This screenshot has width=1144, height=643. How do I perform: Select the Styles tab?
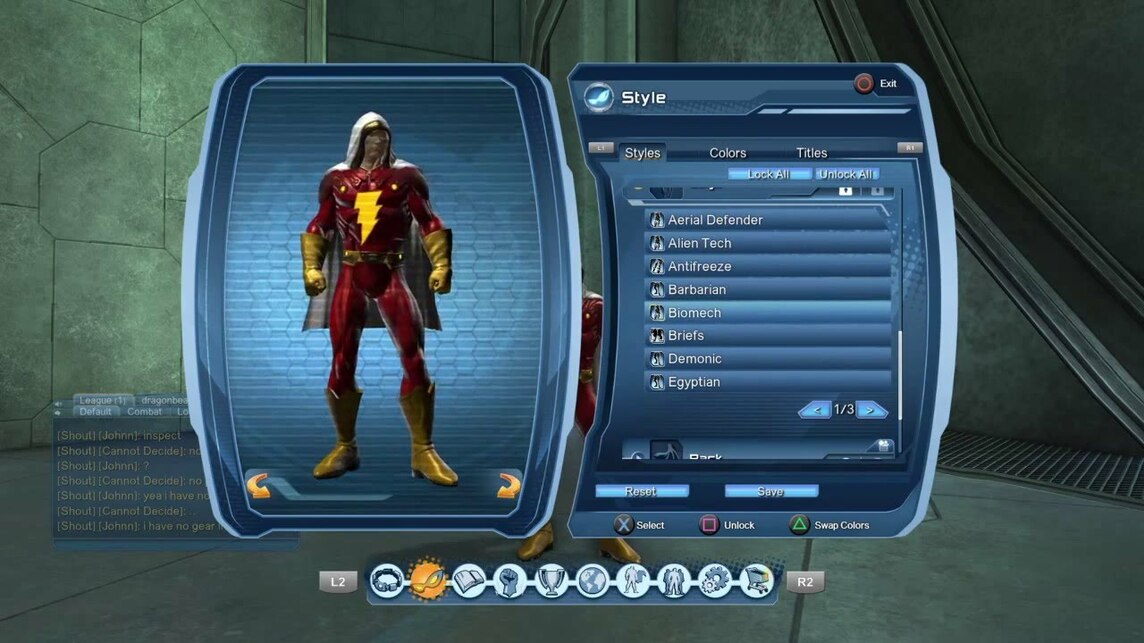[x=642, y=153]
